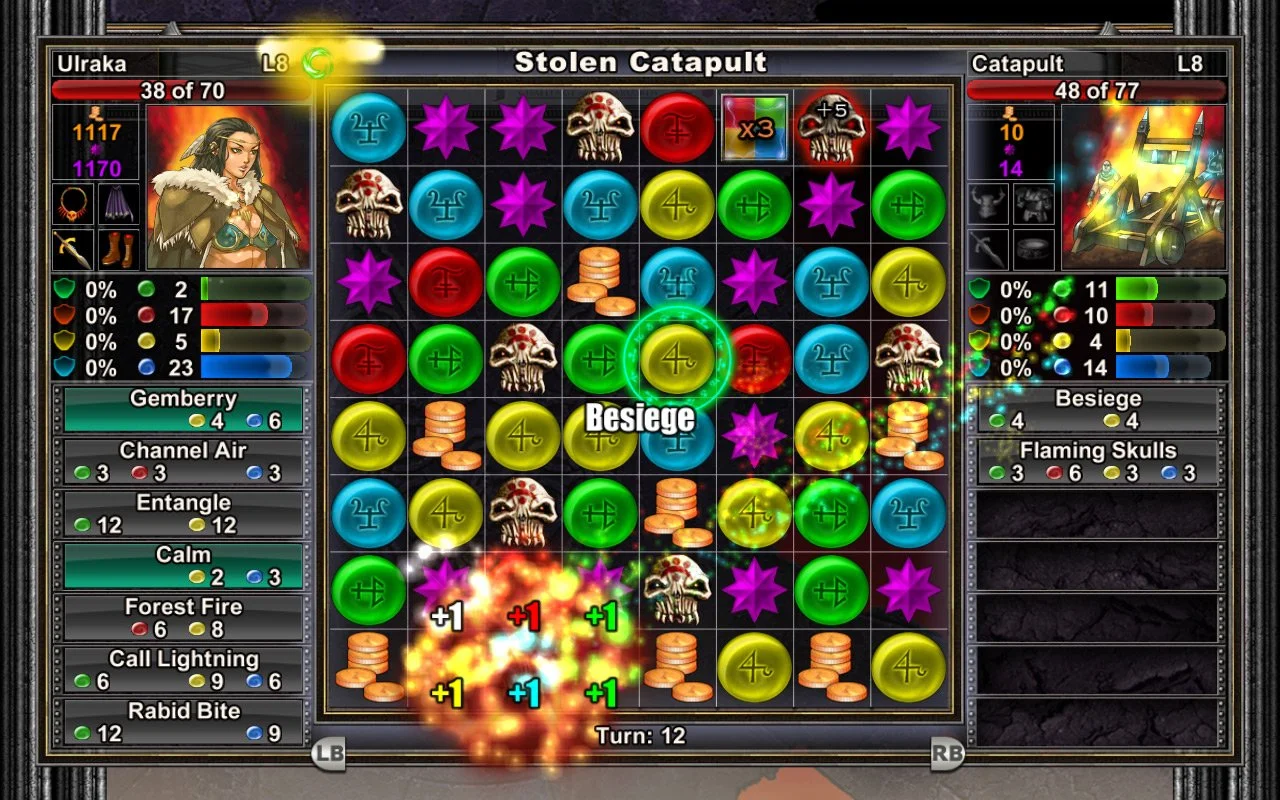Click a gold coin tile on the puzzle board
This screenshot has height=800, width=1280.
(600, 281)
